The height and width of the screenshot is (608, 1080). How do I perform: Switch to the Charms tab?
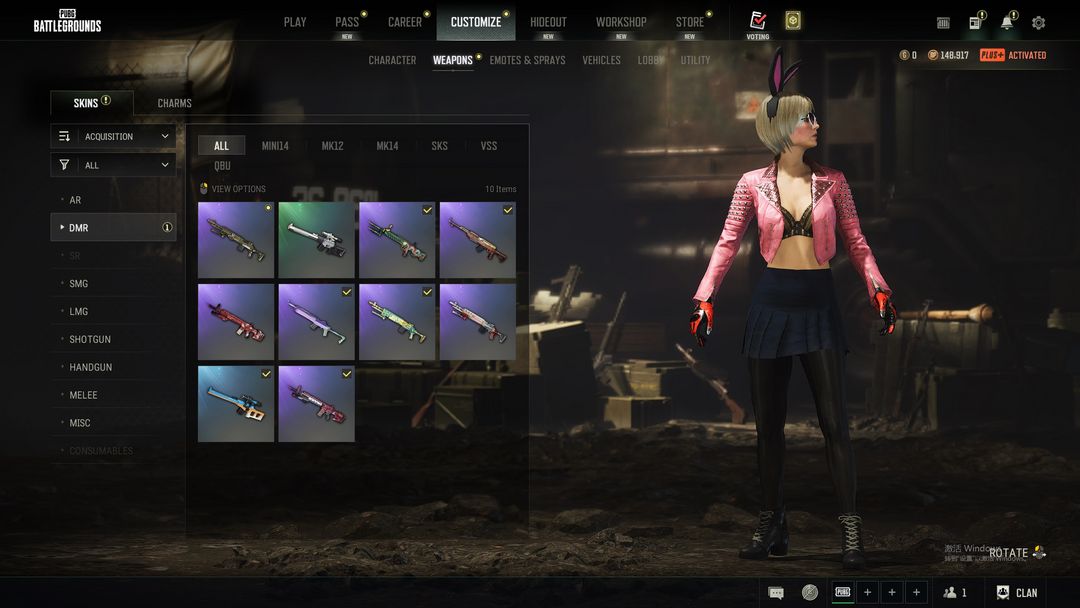174,103
